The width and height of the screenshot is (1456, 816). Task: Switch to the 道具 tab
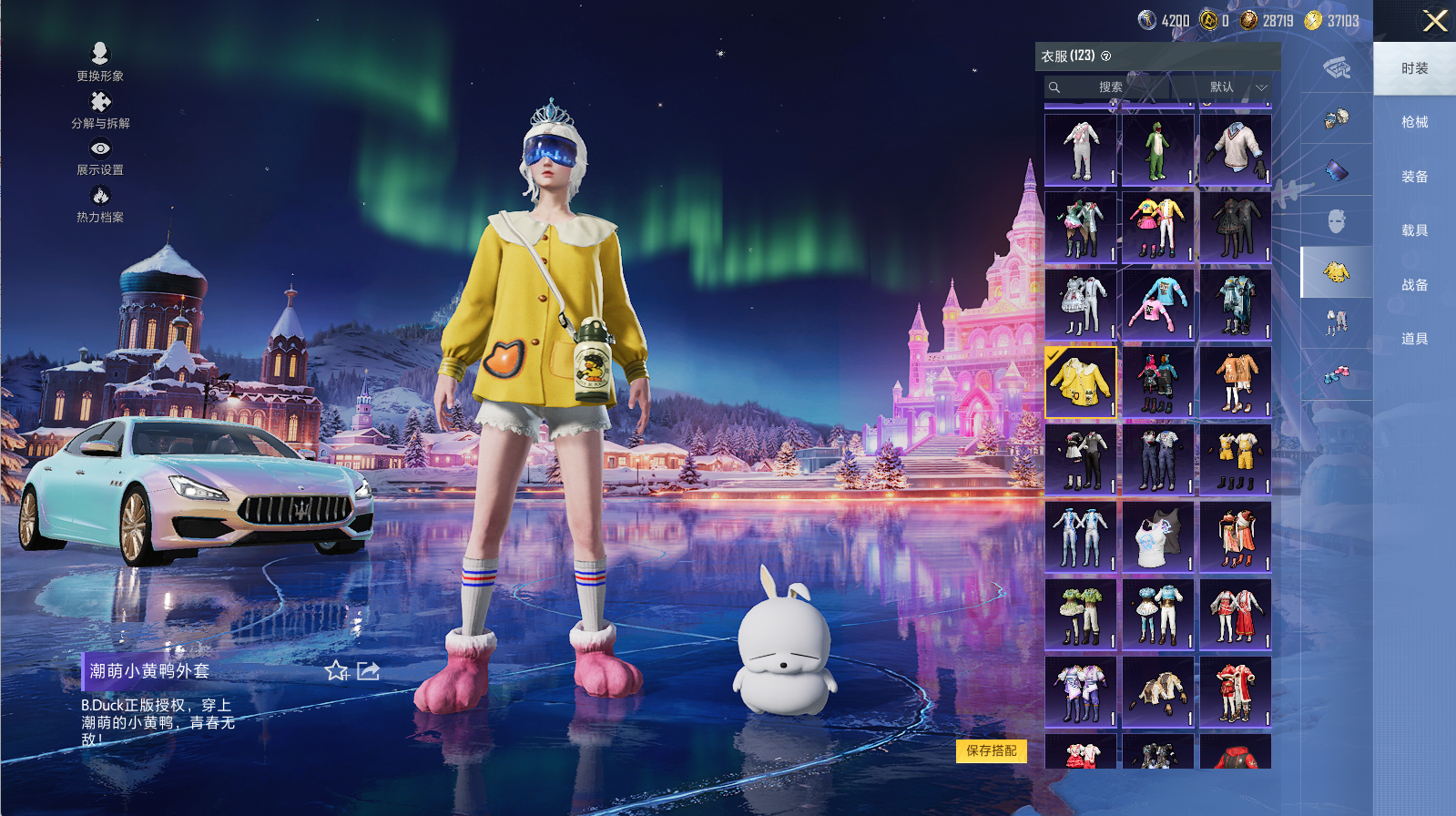point(1414,339)
